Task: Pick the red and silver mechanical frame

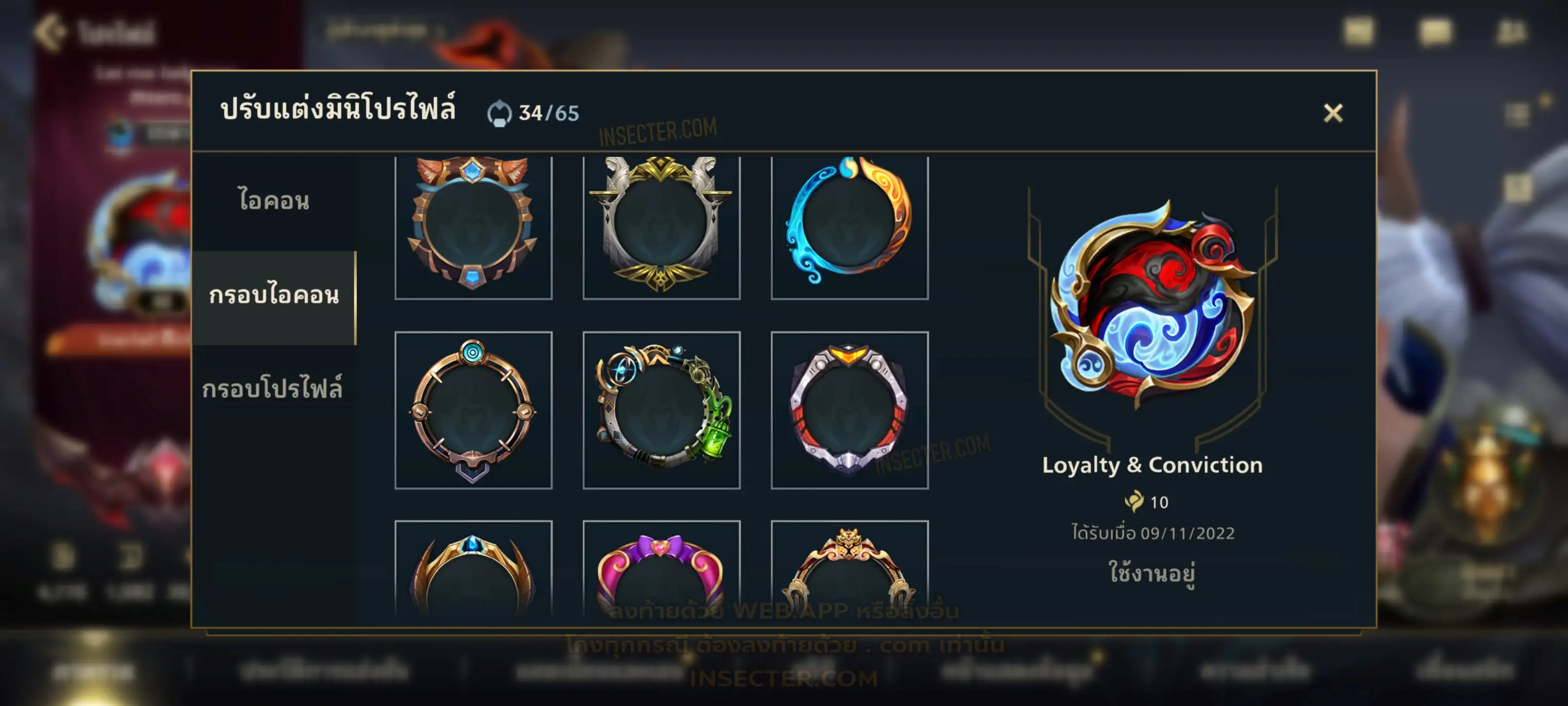Action: click(849, 410)
